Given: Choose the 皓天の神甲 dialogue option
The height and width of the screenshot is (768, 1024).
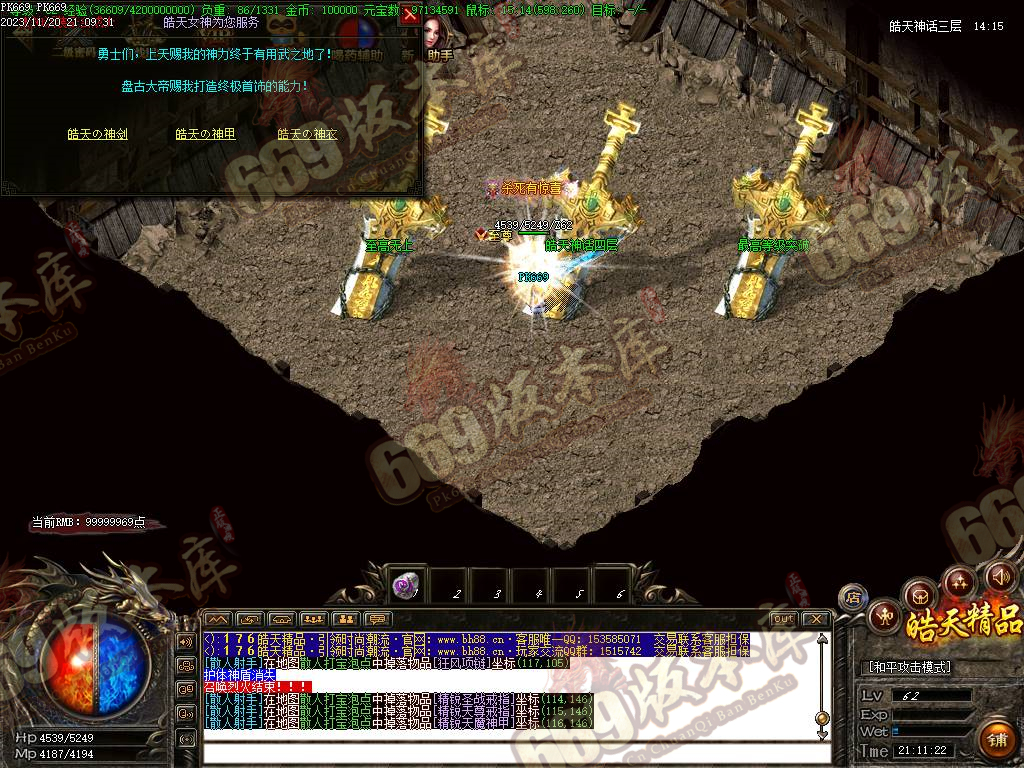Looking at the screenshot, I should pos(206,134).
